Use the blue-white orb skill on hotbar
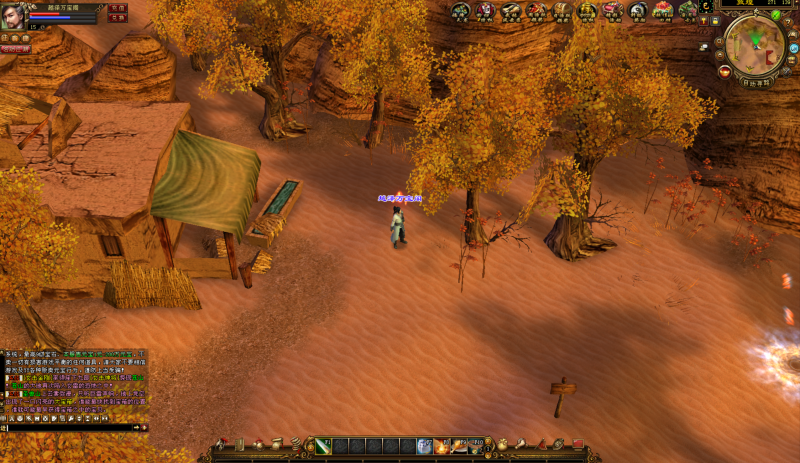This screenshot has height=463, width=800. click(425, 446)
